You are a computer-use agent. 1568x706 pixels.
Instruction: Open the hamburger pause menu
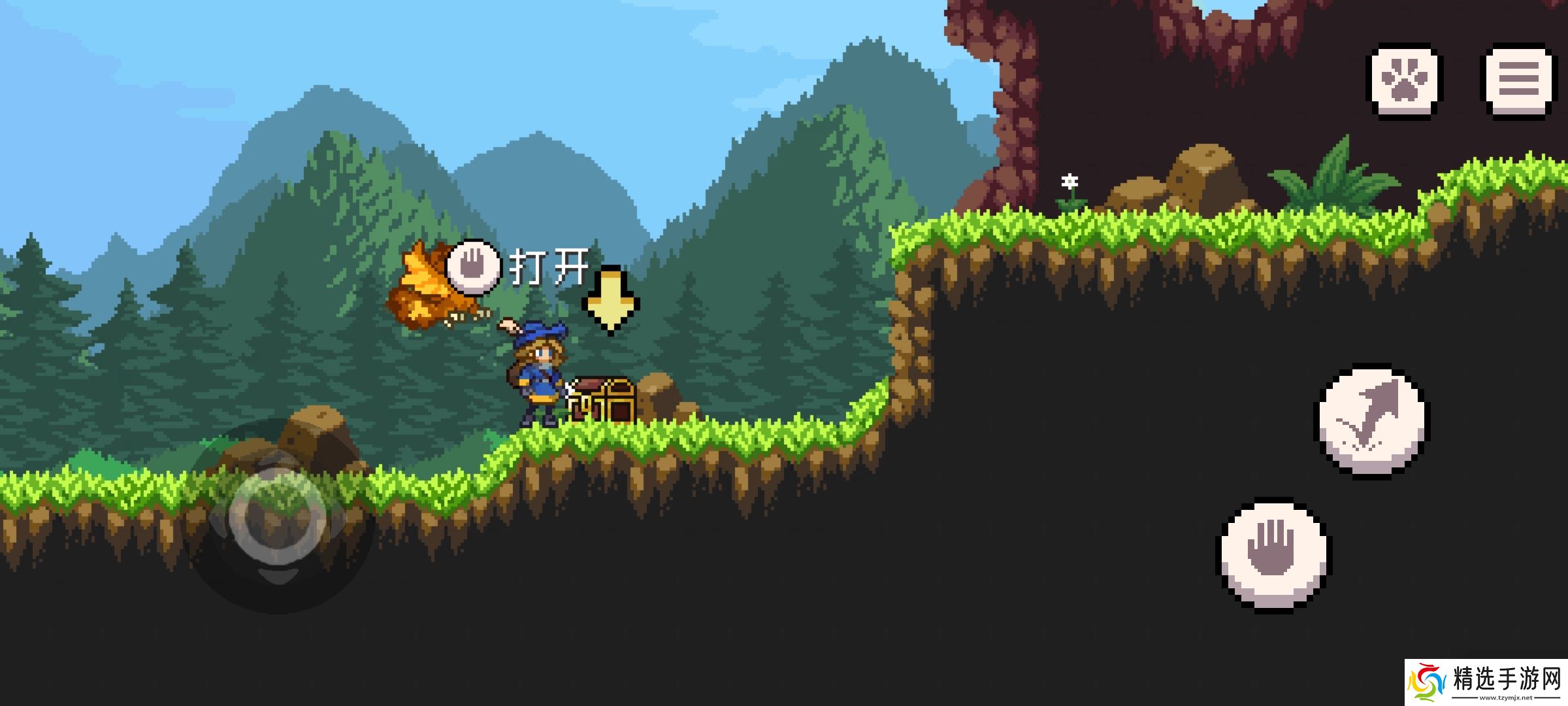coord(1518,81)
